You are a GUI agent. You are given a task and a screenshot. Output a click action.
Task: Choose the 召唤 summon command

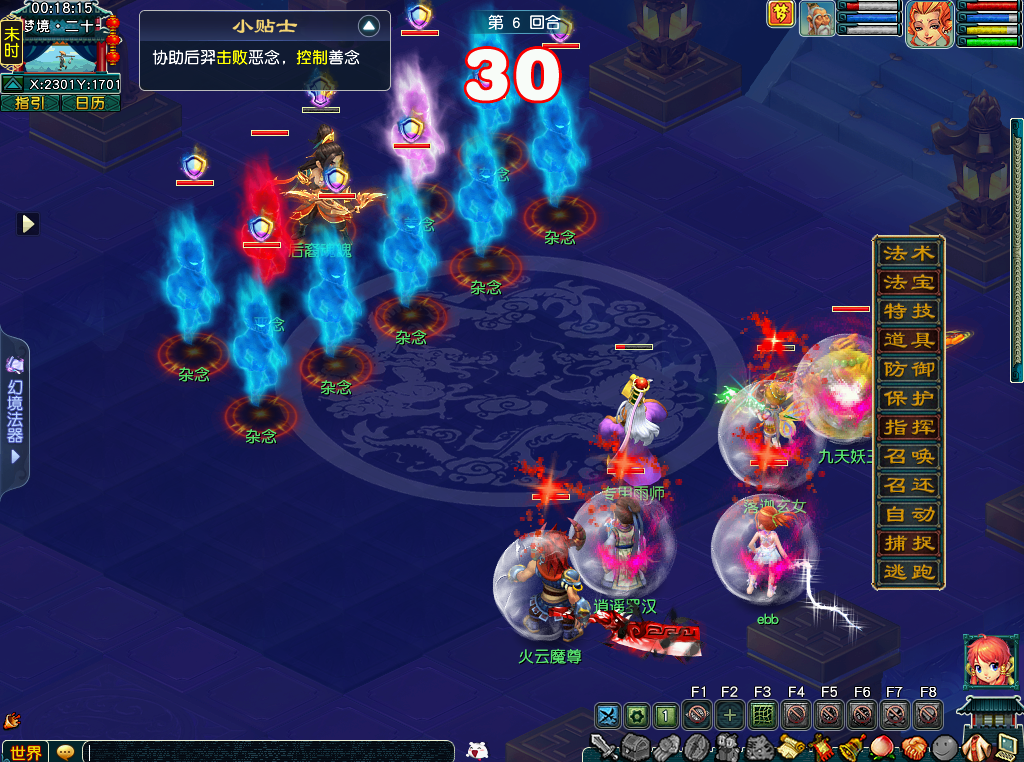908,456
